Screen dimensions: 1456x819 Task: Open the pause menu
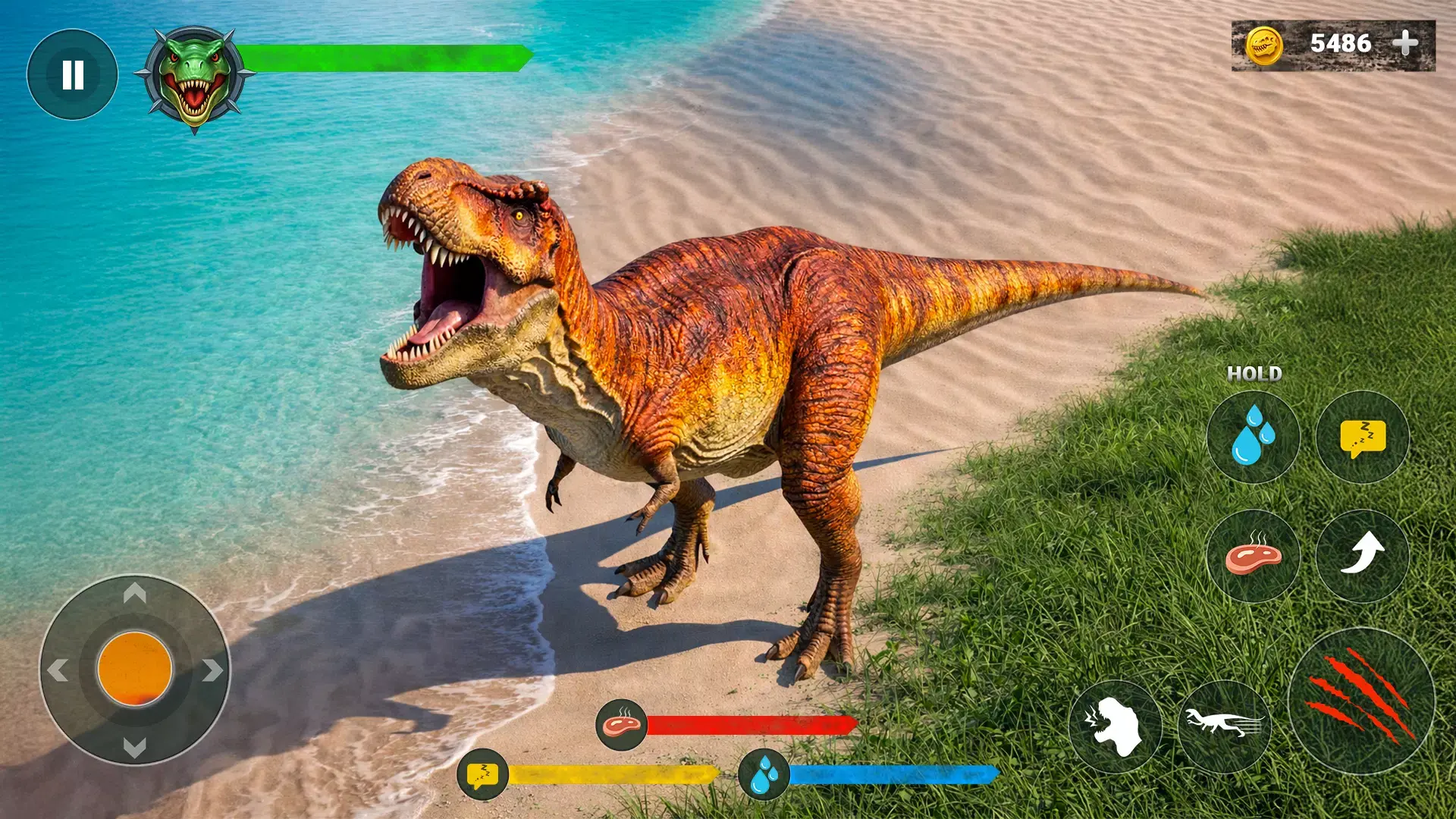coord(72,74)
